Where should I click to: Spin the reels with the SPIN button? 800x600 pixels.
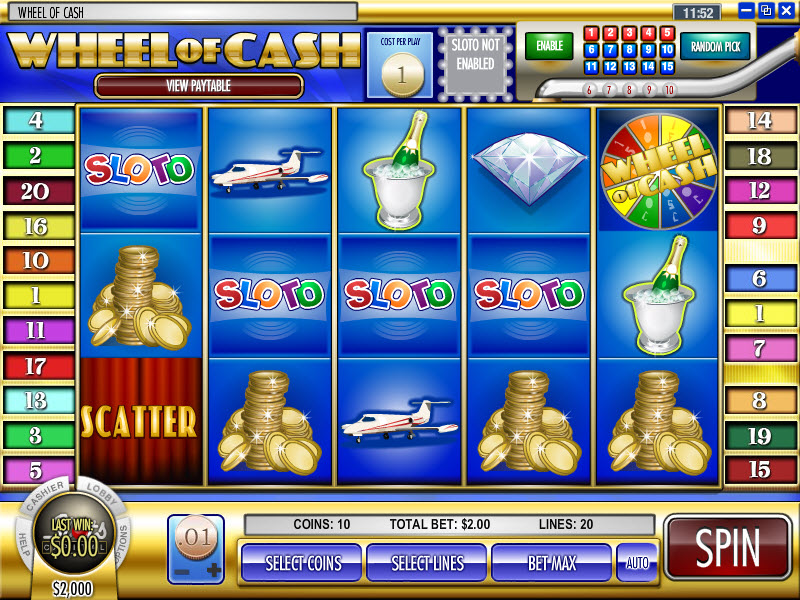click(x=727, y=549)
